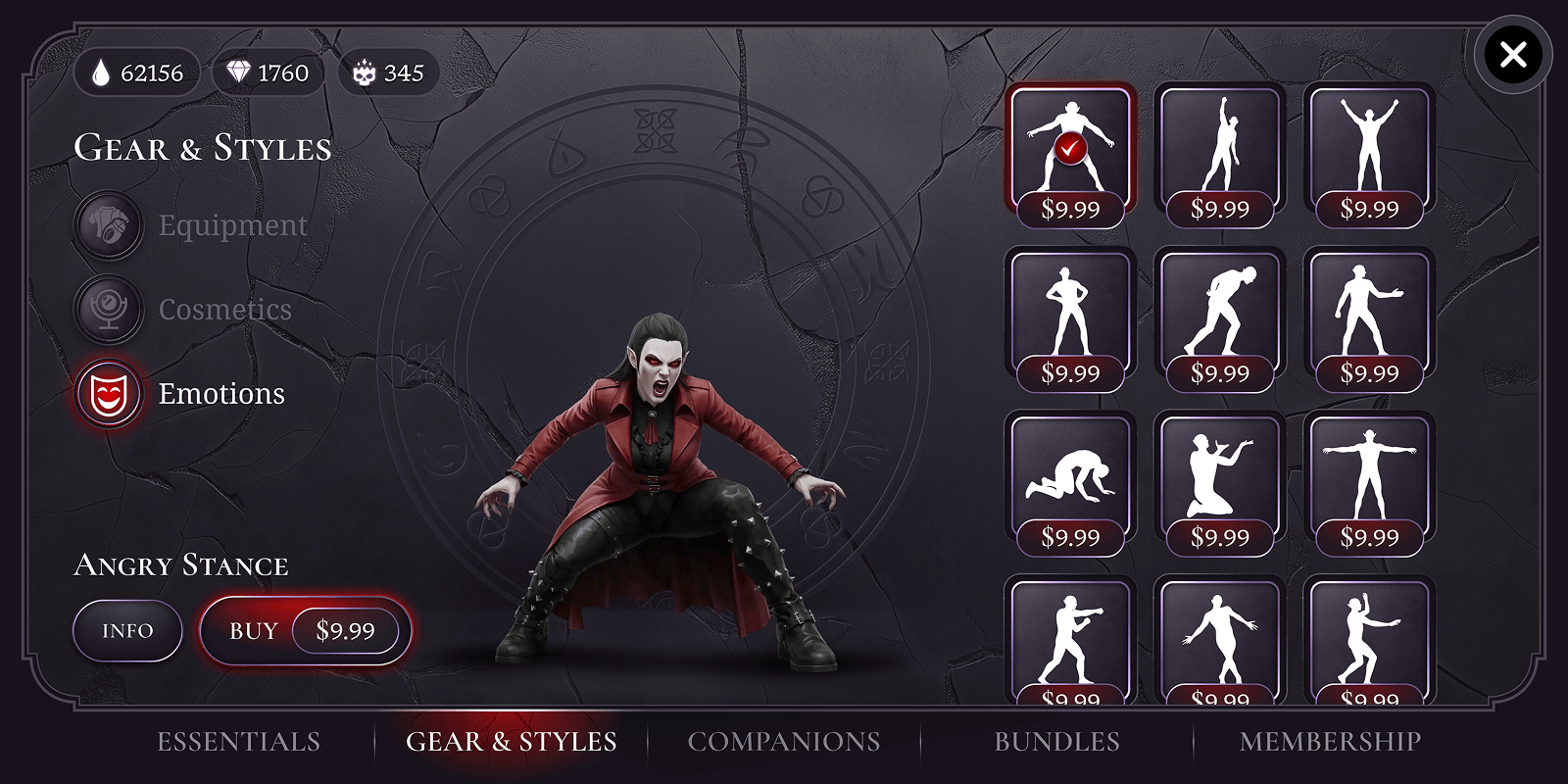The image size is (1568, 784).
Task: Pick the hands-on-hips pose emote
Action: pyautogui.click(x=1070, y=312)
